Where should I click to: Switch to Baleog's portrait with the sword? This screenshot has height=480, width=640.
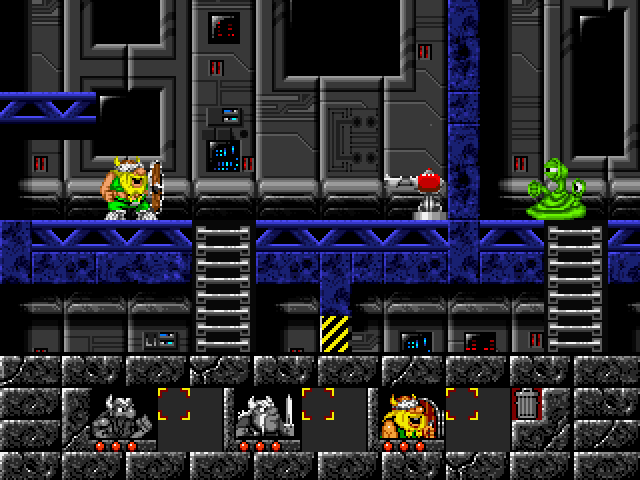[x=264, y=416]
